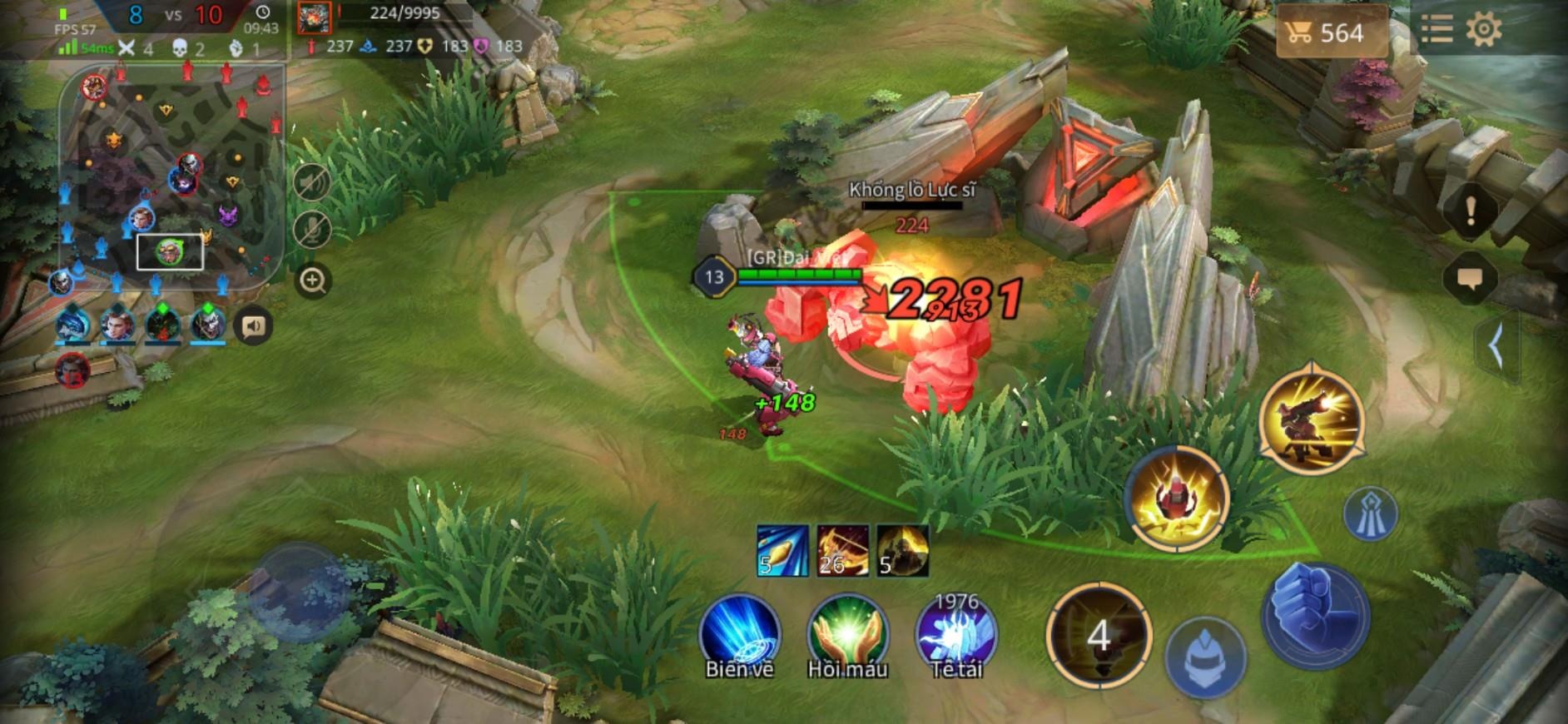Open the voice chat speaker button
This screenshot has height=724, width=1568.
click(x=253, y=325)
